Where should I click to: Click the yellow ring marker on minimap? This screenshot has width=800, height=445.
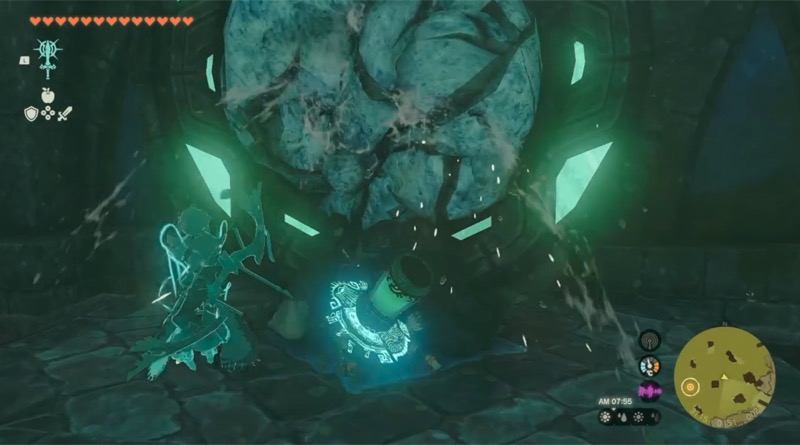tap(688, 385)
